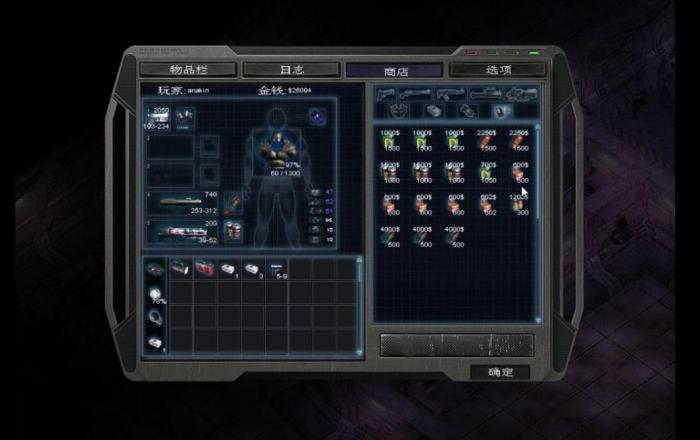Select the backpack item labeled 5-9
Screen dimensions: 700x440
(x=279, y=269)
